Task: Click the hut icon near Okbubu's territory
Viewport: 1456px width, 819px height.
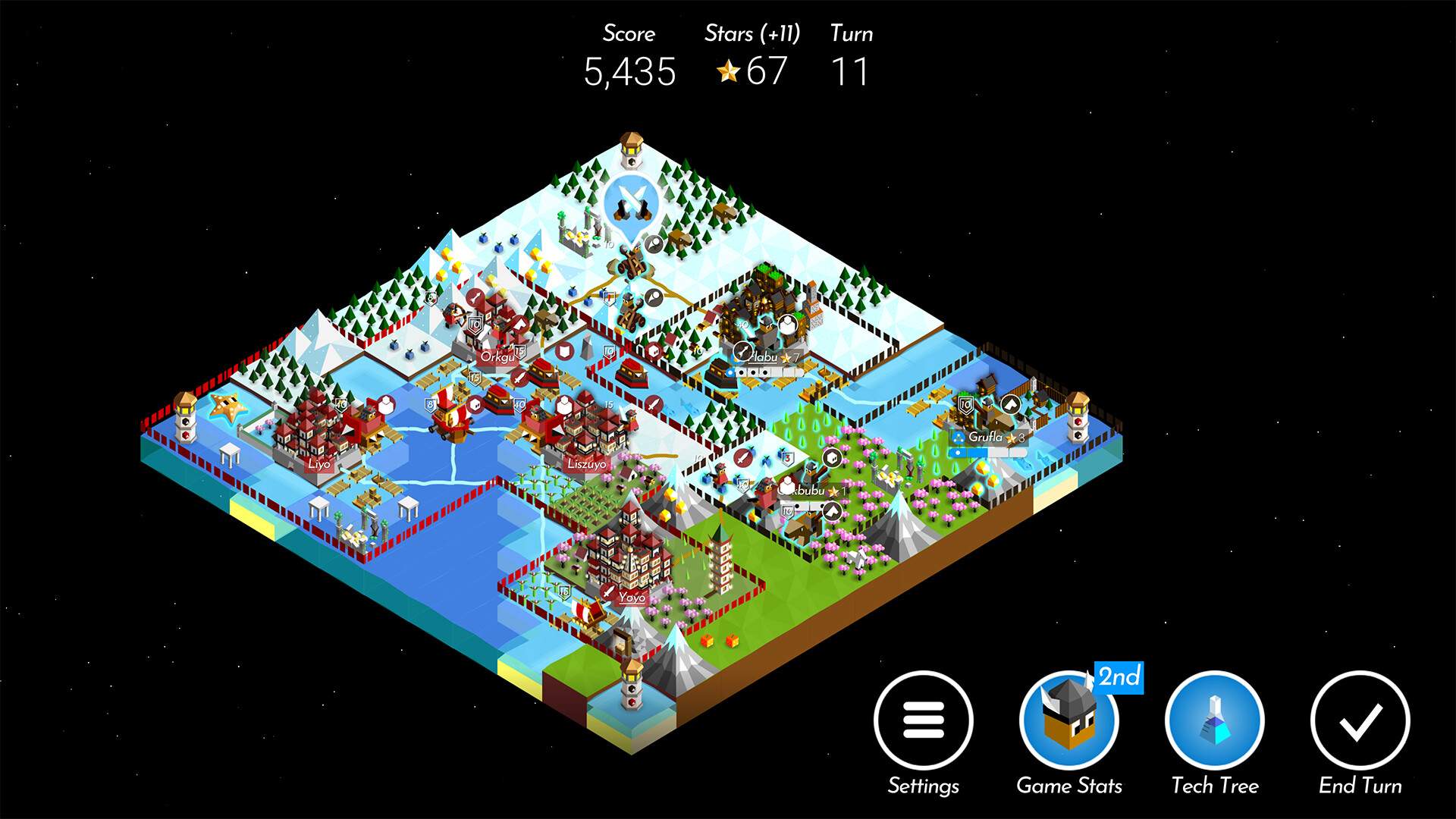Action: pos(831,457)
